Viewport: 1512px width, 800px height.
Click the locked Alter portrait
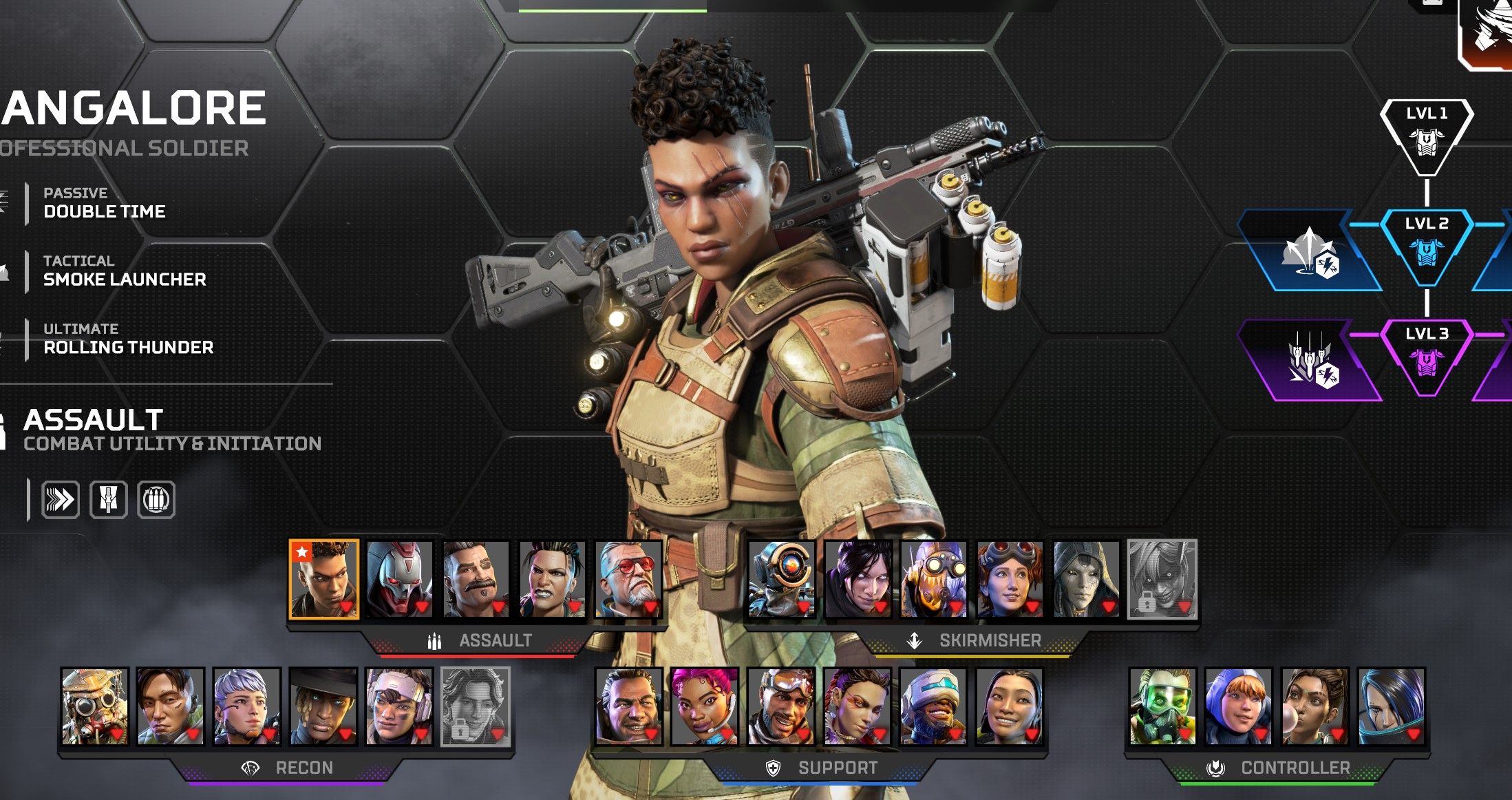click(x=1162, y=579)
